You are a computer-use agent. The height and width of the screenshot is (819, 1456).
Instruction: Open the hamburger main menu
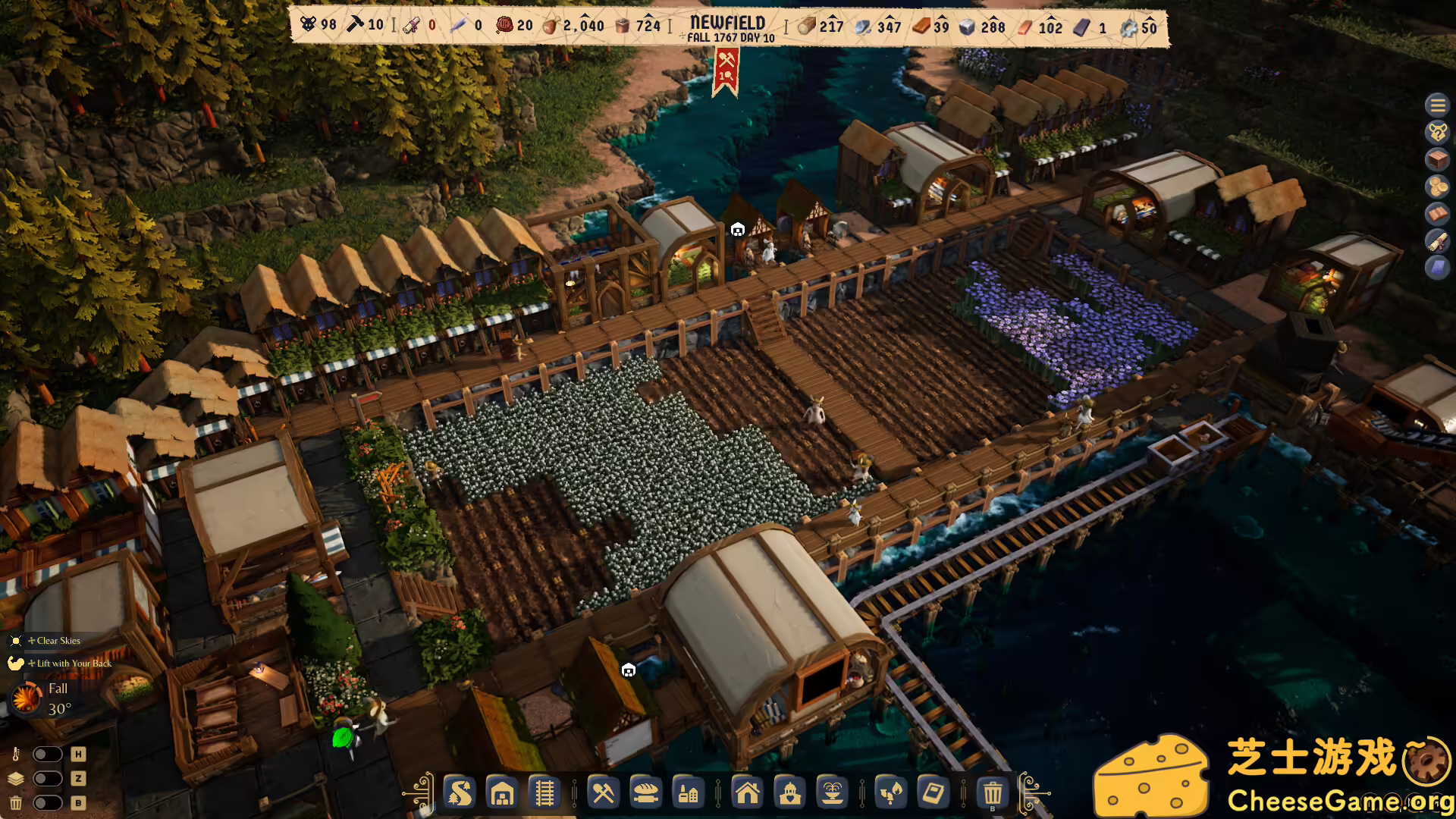pos(1437,105)
